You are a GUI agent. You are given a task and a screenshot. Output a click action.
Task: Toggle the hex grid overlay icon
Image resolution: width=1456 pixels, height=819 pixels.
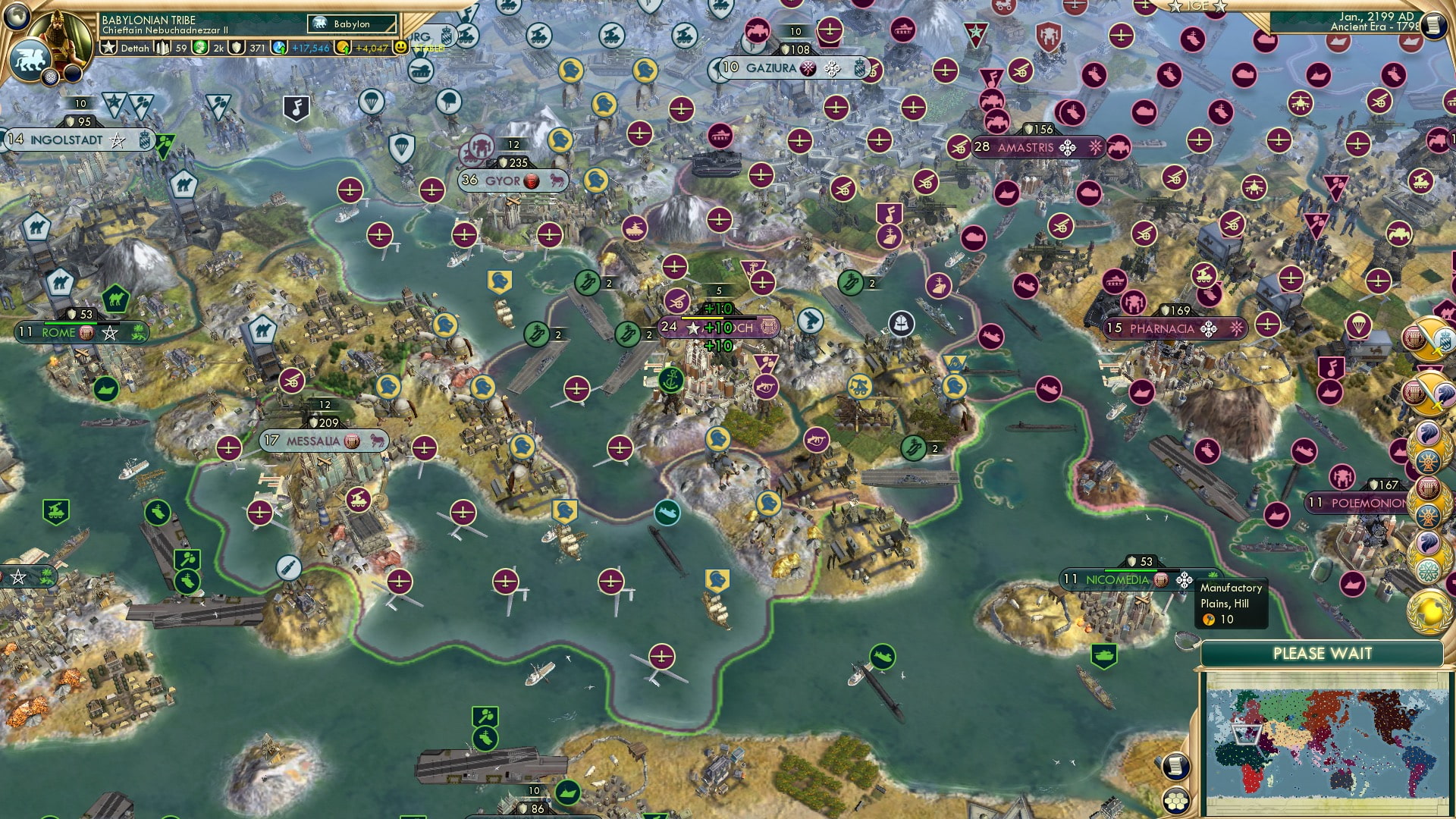pos(1176,802)
